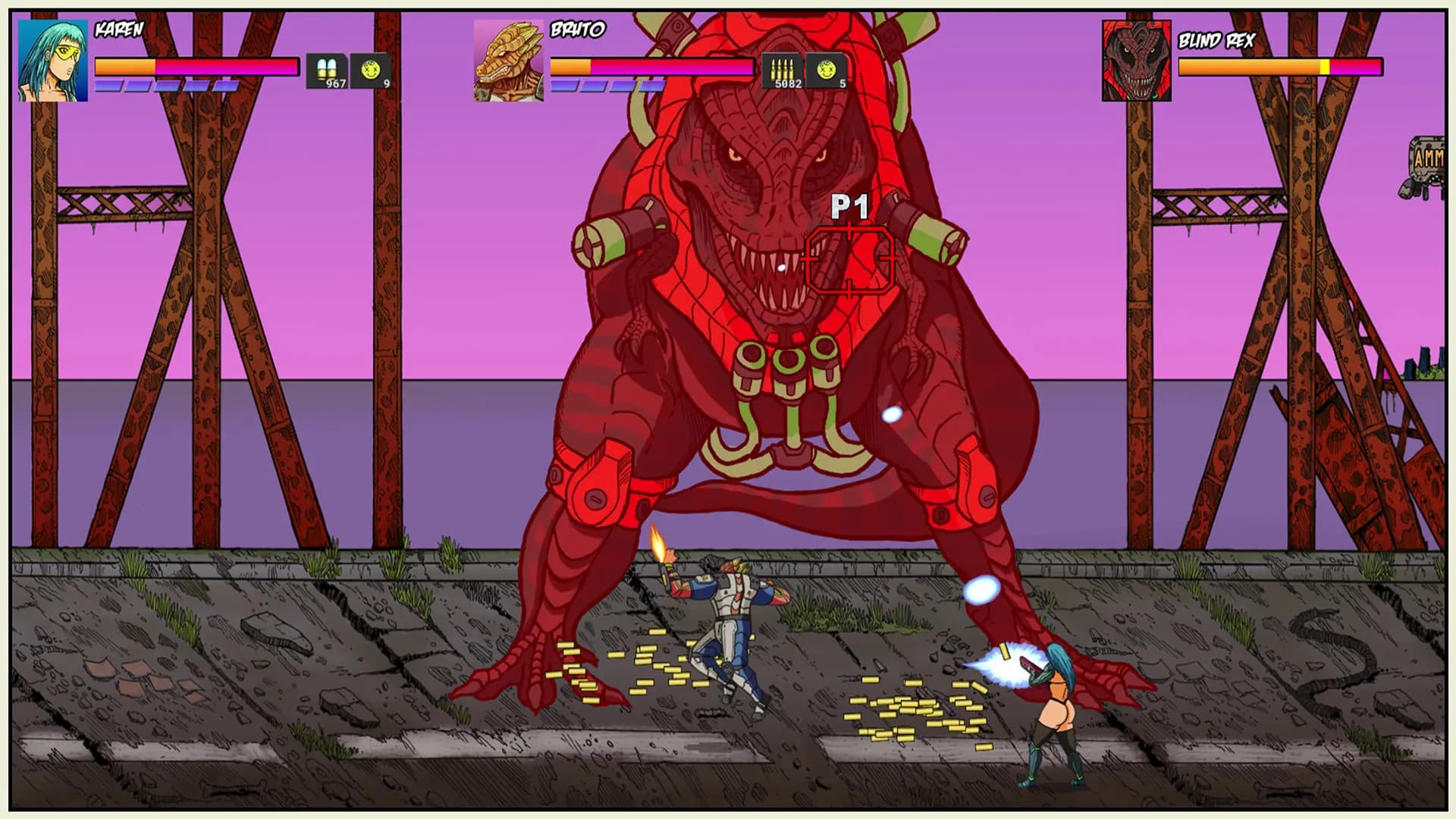Expand the Karen name label
The width and height of the screenshot is (1456, 819).
(x=118, y=30)
